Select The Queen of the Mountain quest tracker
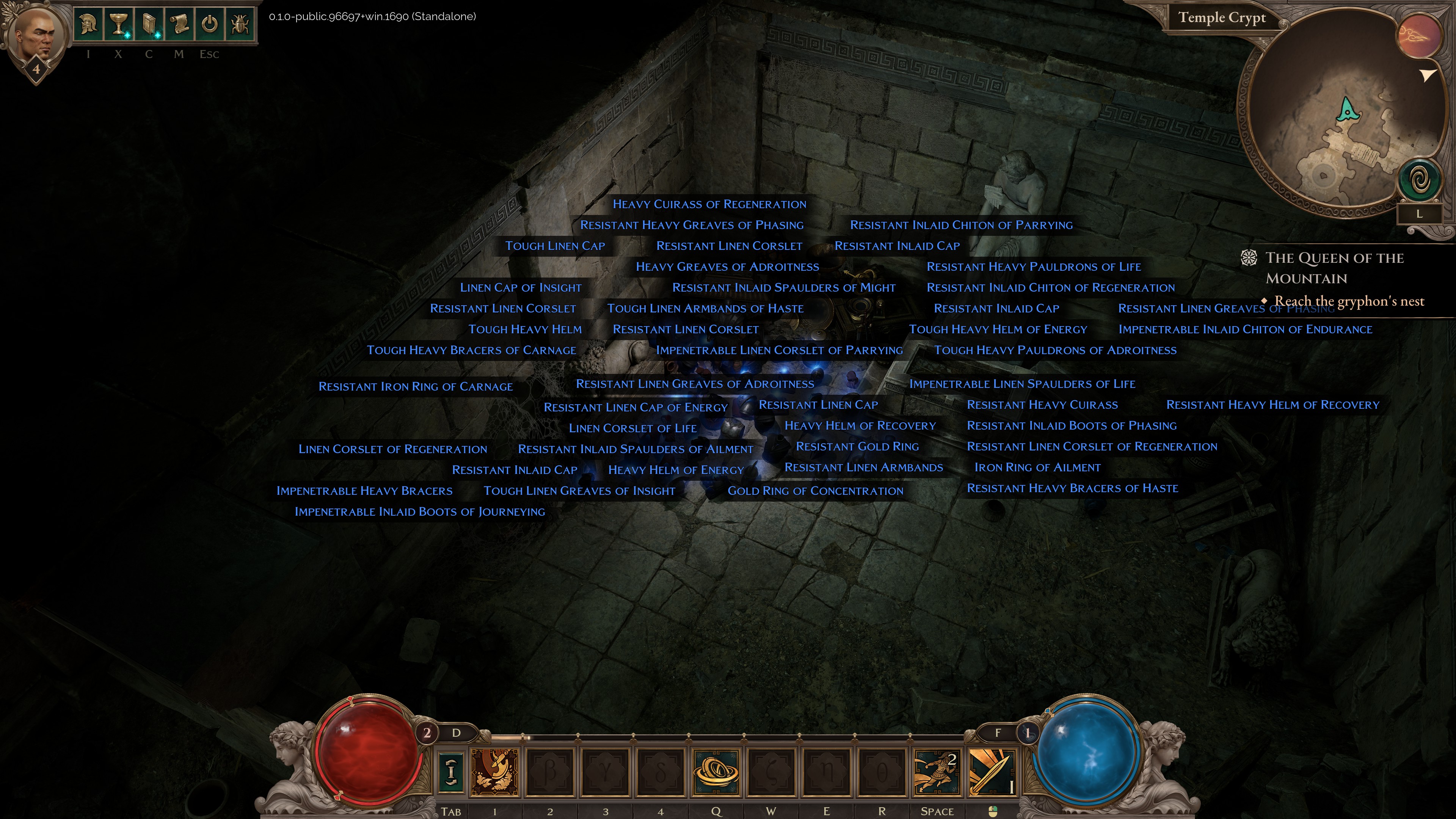Screen dimensions: 1456x819 pyautogui.click(x=1334, y=268)
